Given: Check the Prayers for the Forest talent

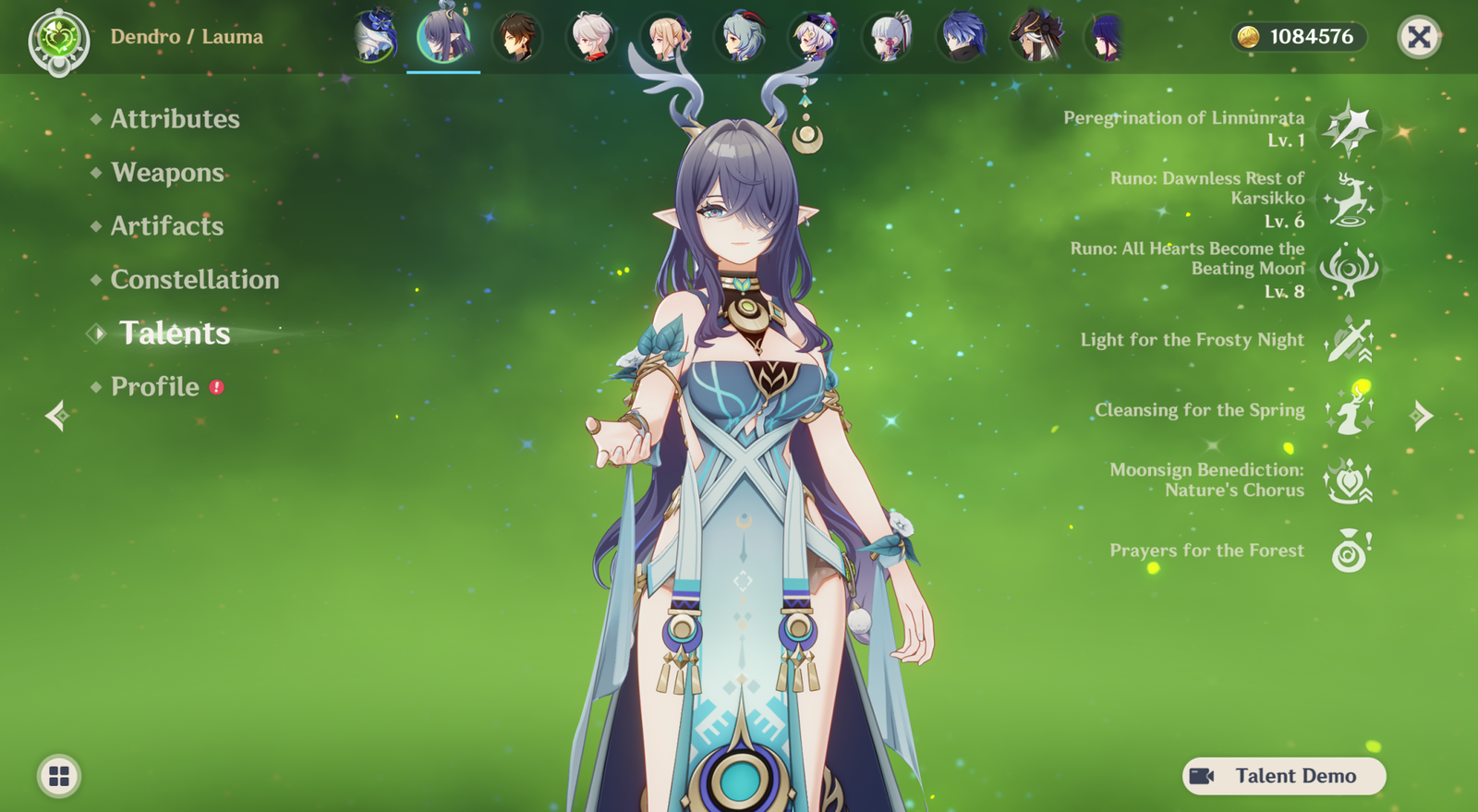Looking at the screenshot, I should (1349, 551).
